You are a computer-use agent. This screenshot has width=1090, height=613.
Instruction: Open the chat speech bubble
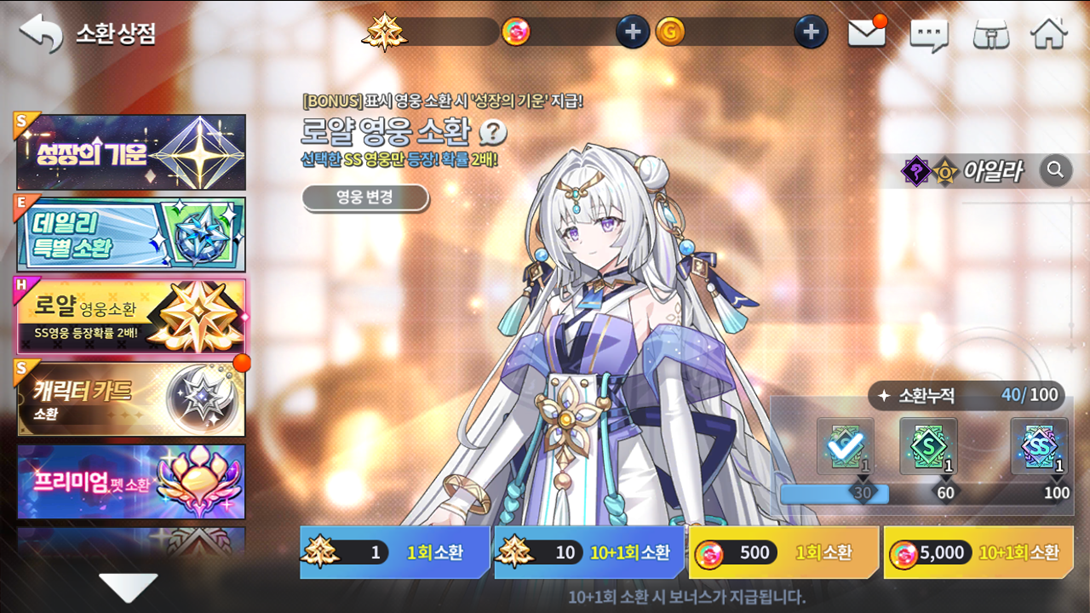[x=928, y=34]
